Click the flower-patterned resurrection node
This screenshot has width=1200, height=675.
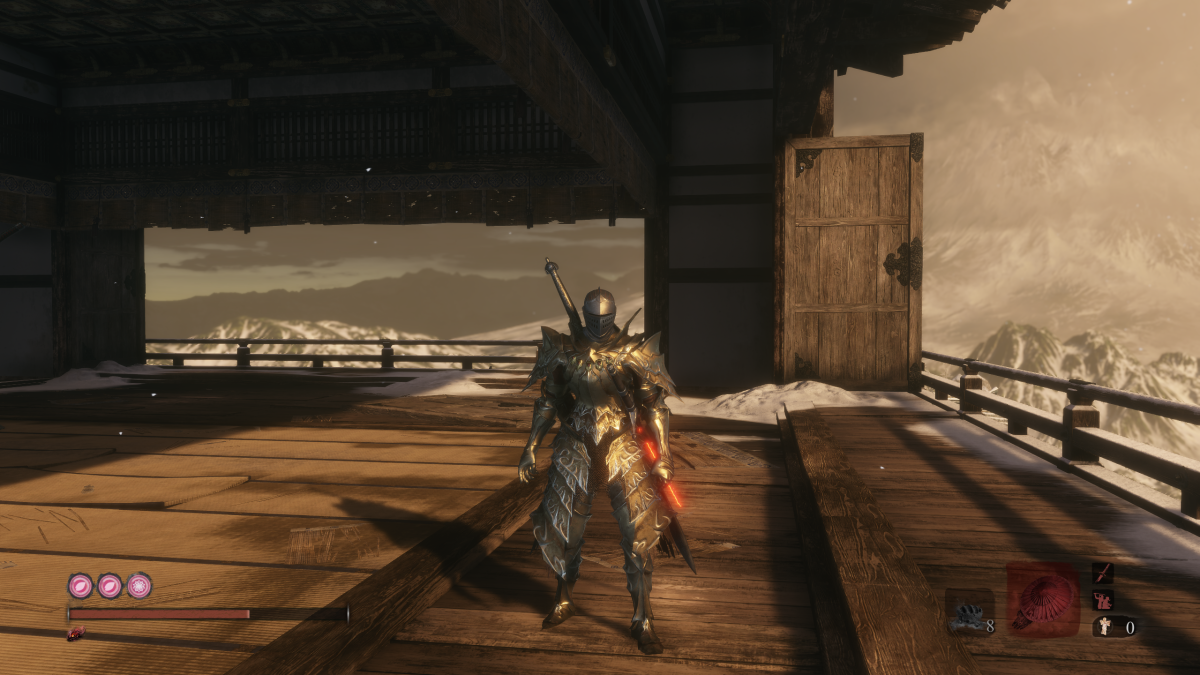point(139,586)
